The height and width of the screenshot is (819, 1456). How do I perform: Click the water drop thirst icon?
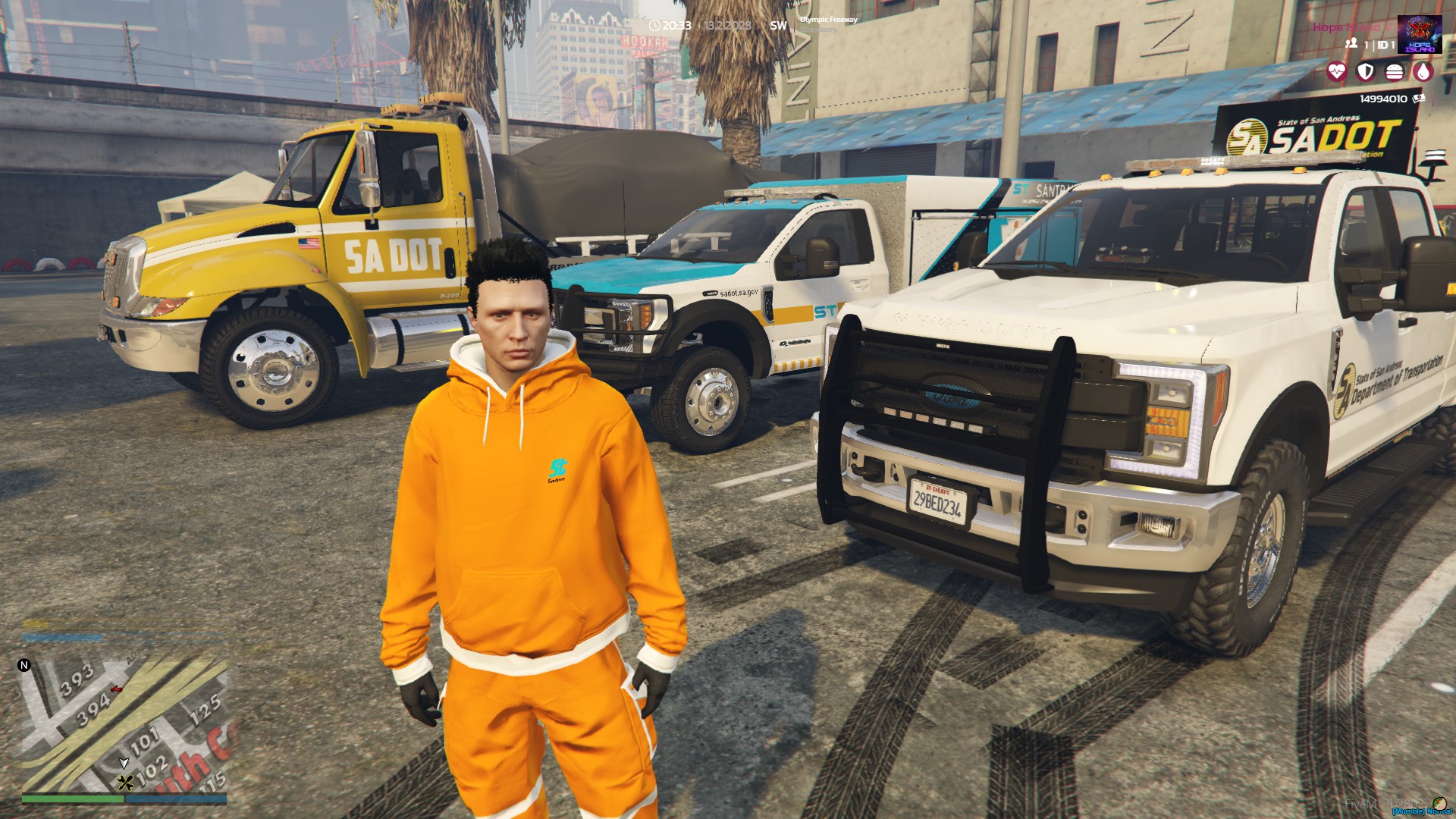click(1423, 72)
